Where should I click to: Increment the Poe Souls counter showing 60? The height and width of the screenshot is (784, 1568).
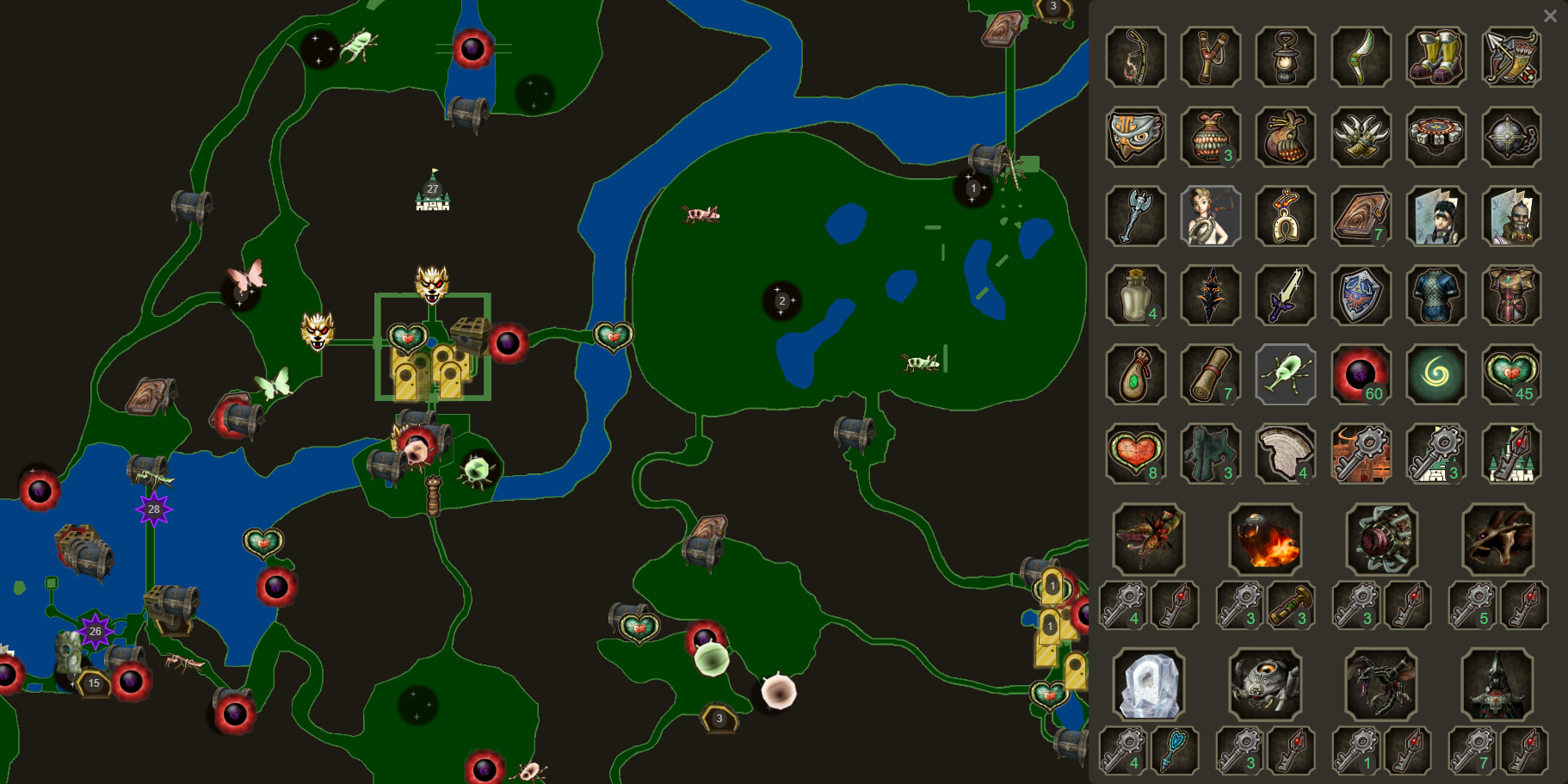pyautogui.click(x=1361, y=375)
